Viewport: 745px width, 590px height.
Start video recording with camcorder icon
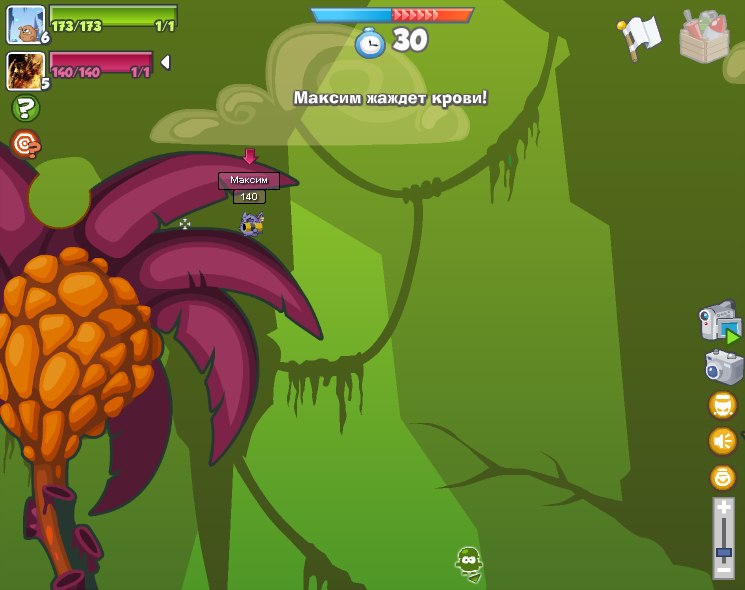click(x=719, y=323)
